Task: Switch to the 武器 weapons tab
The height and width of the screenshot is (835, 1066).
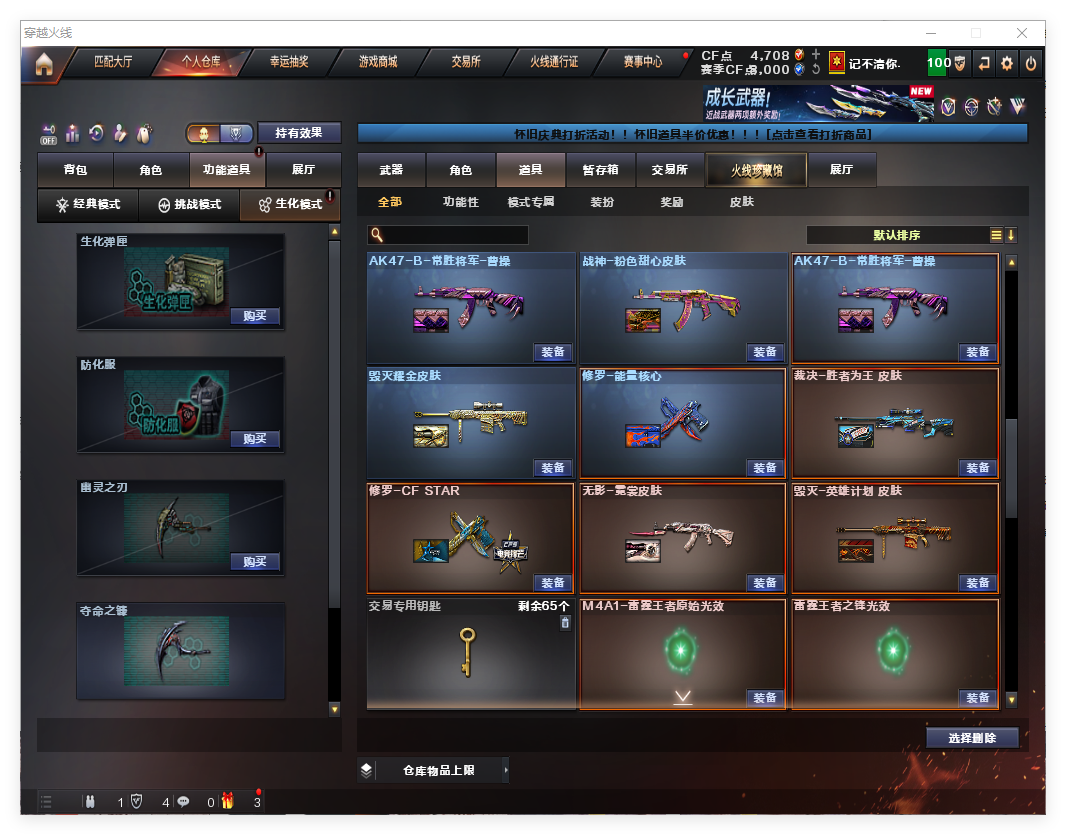Action: [x=391, y=171]
